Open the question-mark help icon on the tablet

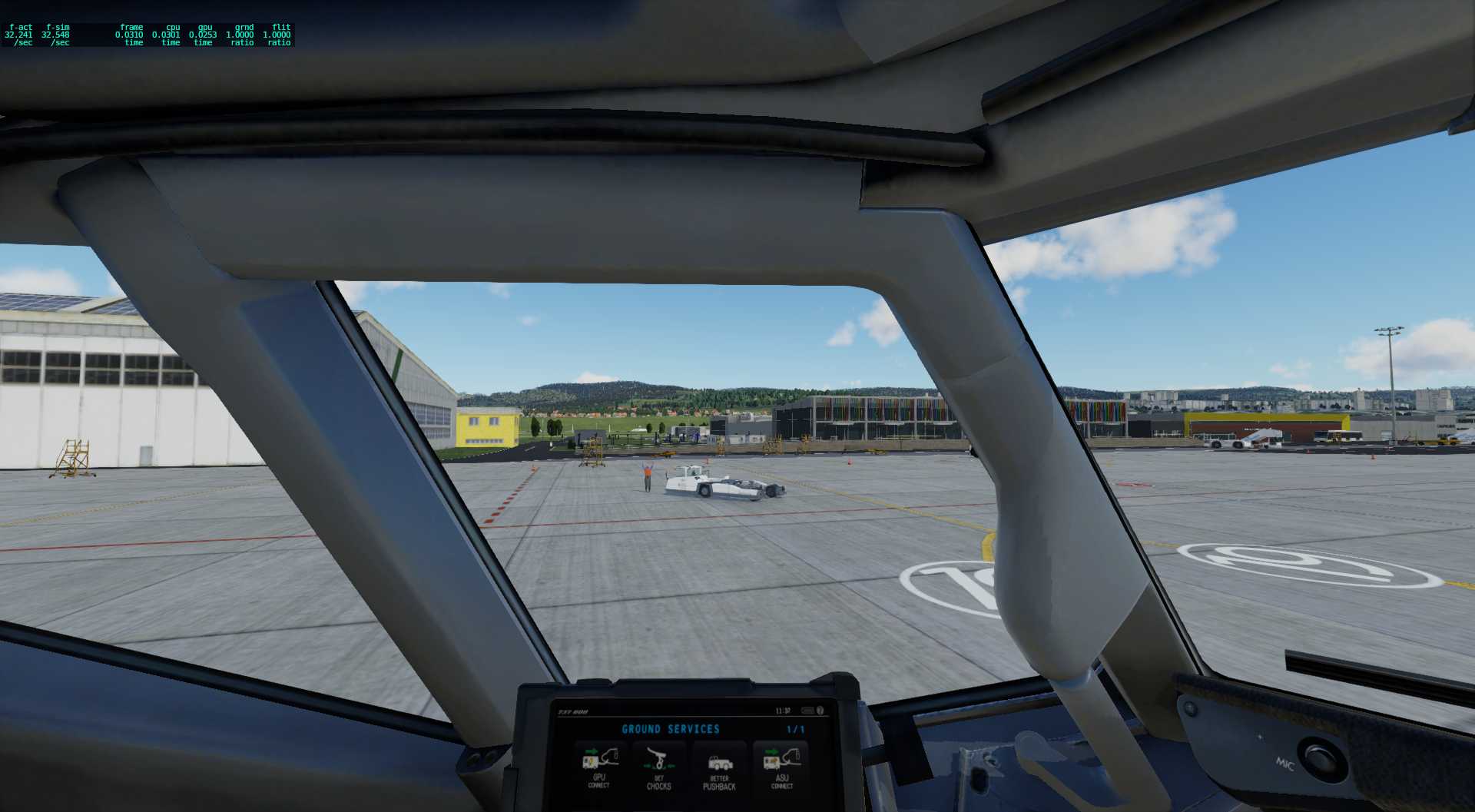click(820, 710)
